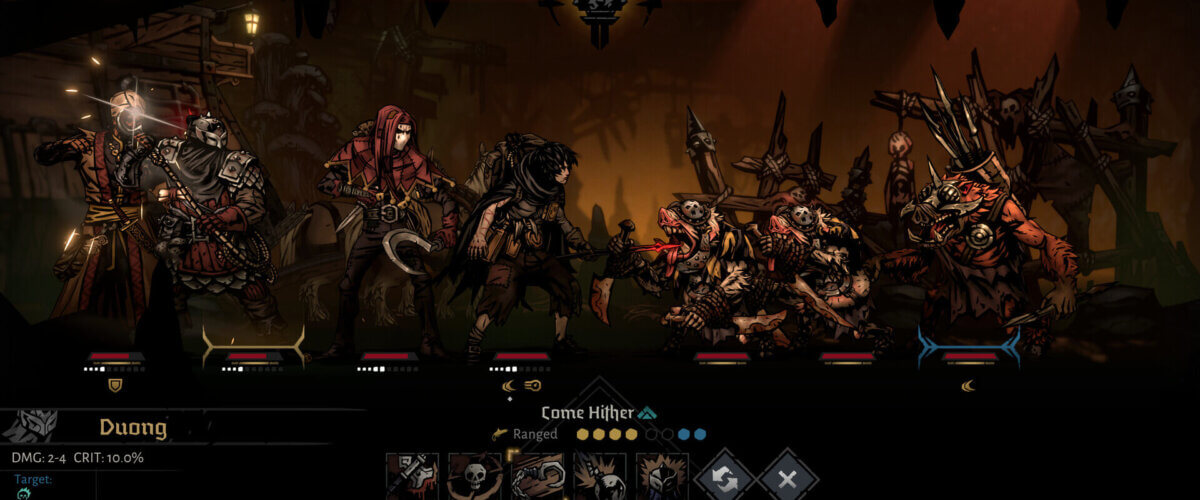Pick the armored helmet skill icon
This screenshot has height=500, width=1200.
662,477
